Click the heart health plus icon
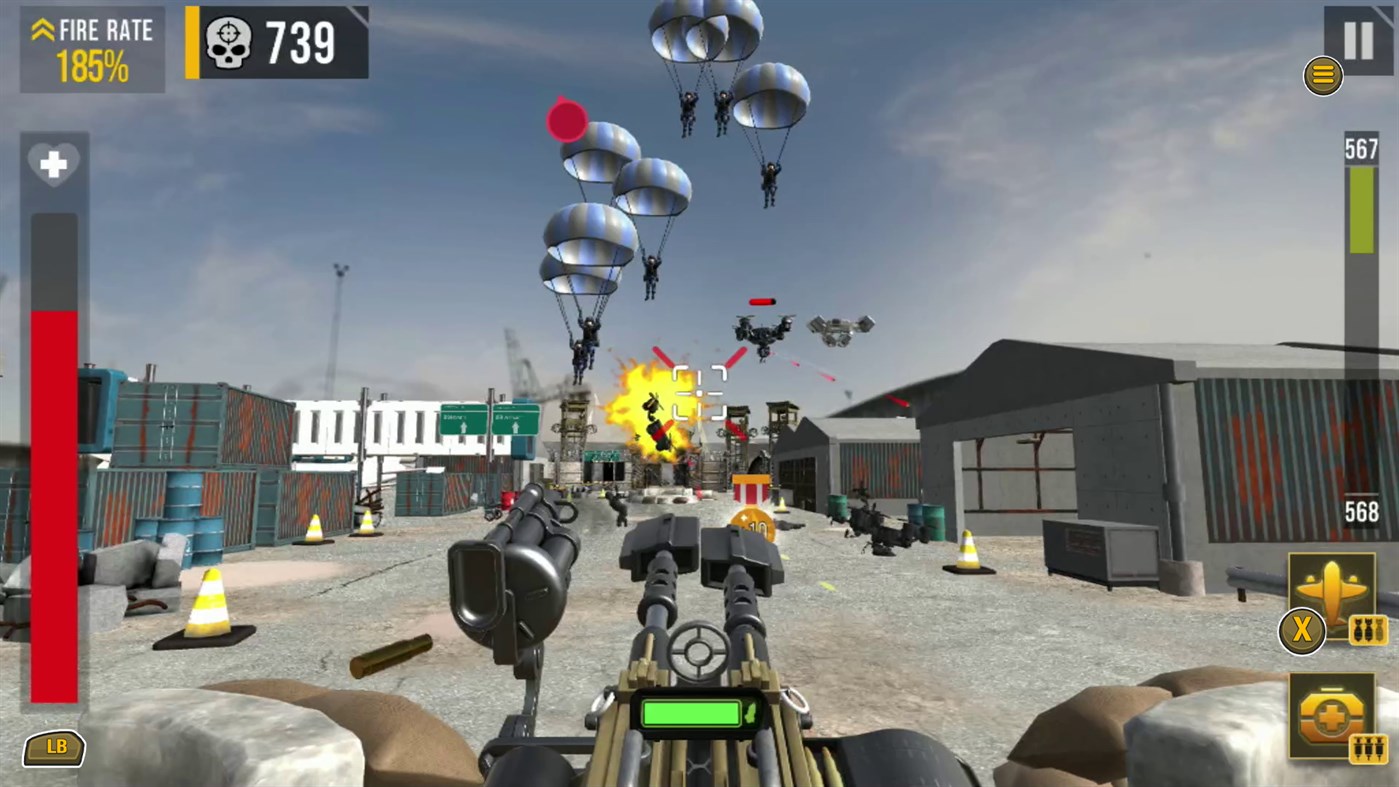This screenshot has width=1399, height=787. tap(55, 163)
